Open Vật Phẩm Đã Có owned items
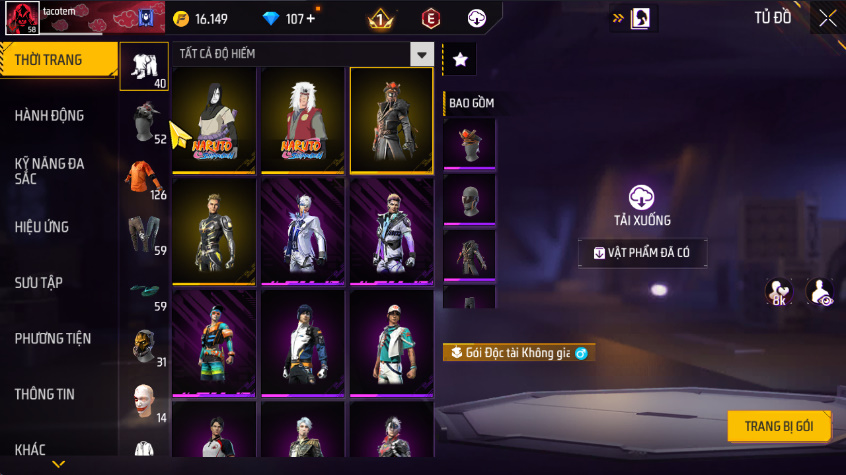846x475 pixels. tap(641, 253)
